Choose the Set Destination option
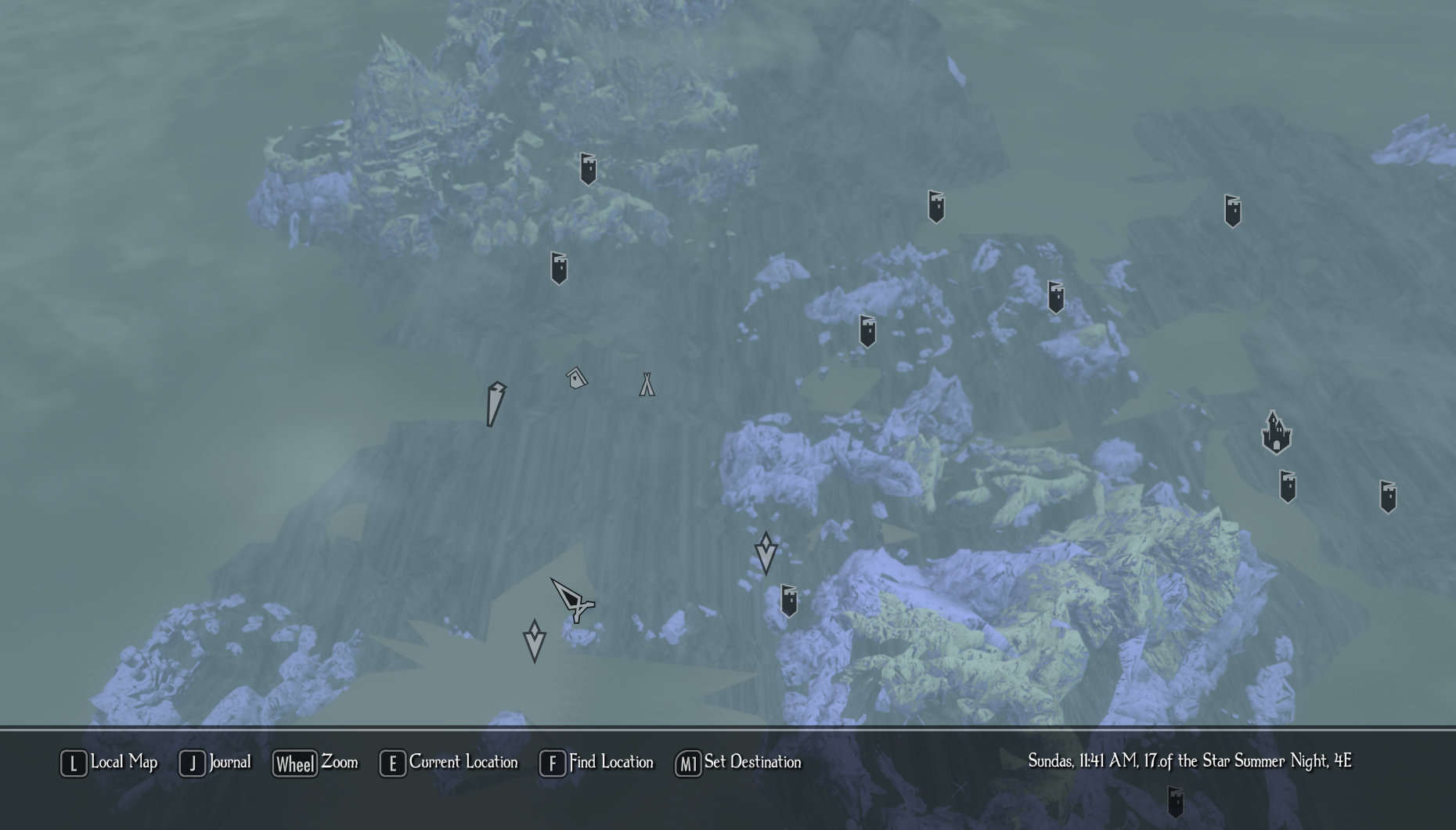This screenshot has width=1456, height=830. pyautogui.click(x=738, y=763)
